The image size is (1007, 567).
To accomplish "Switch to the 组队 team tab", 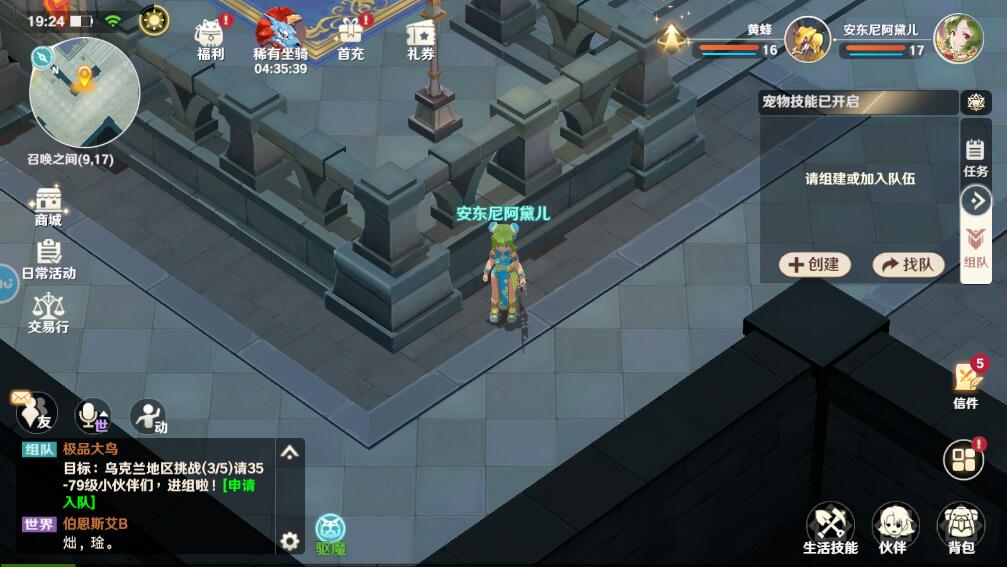I will click(976, 250).
